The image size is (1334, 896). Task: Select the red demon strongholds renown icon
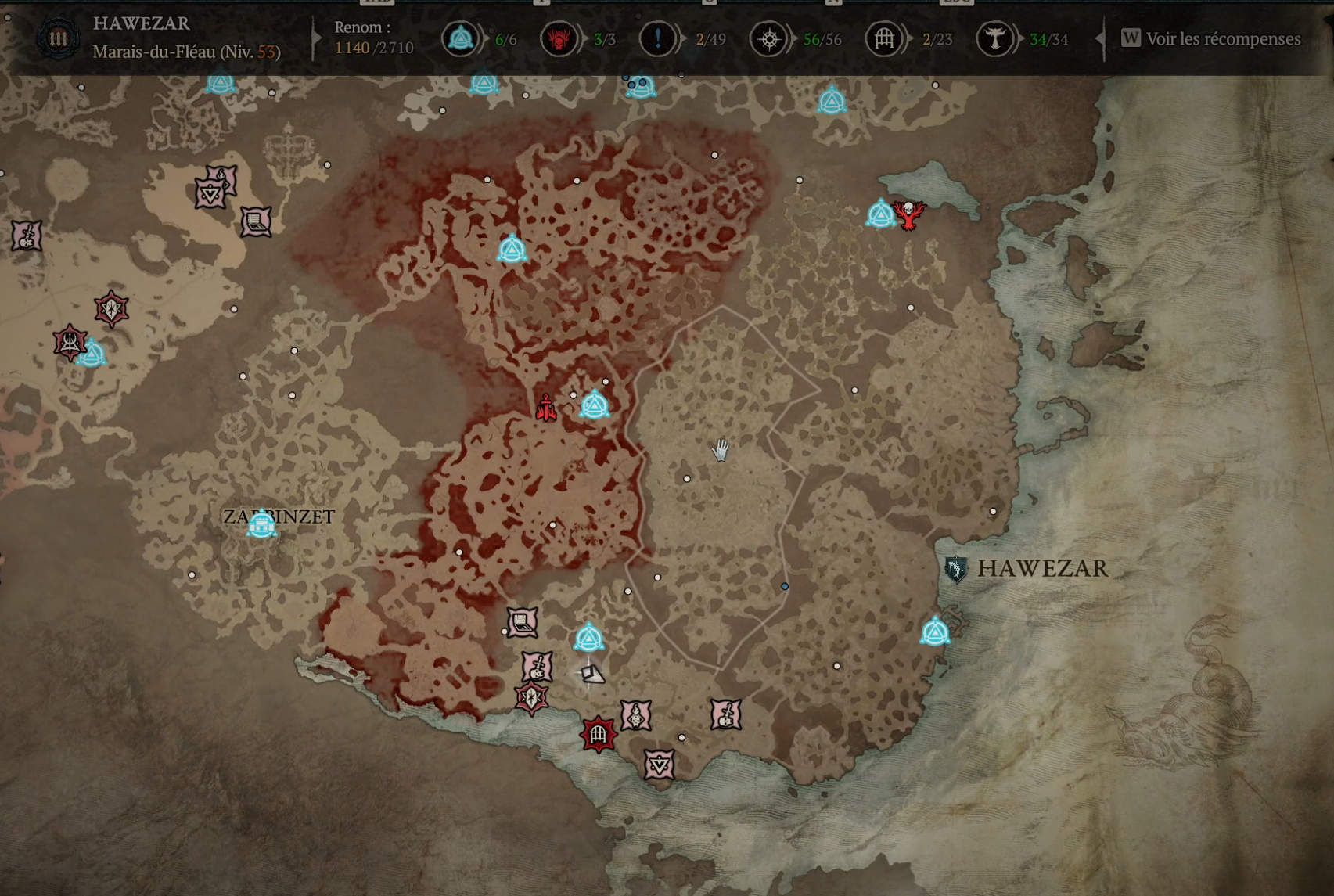click(559, 39)
